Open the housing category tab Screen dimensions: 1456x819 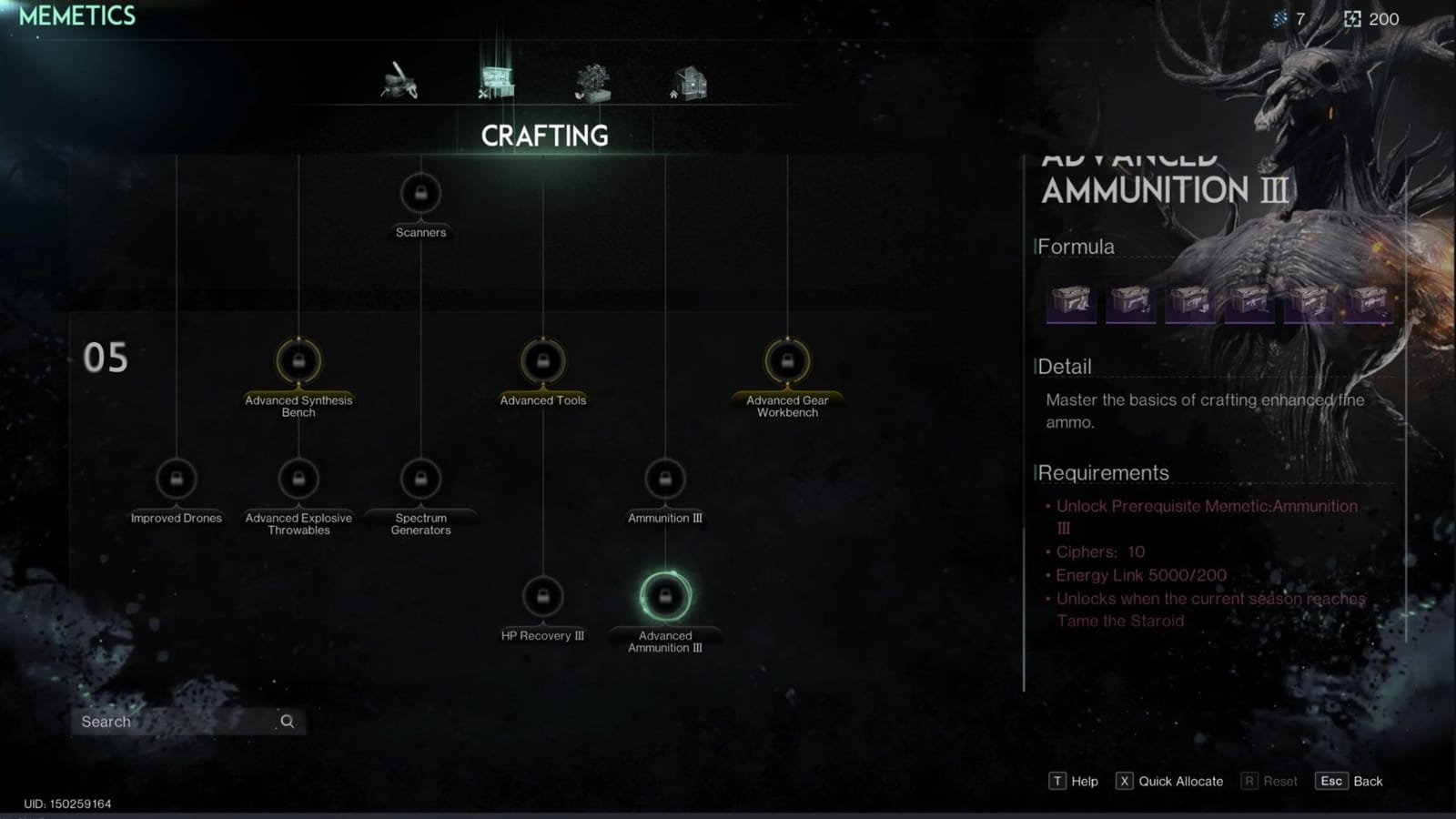click(x=689, y=80)
